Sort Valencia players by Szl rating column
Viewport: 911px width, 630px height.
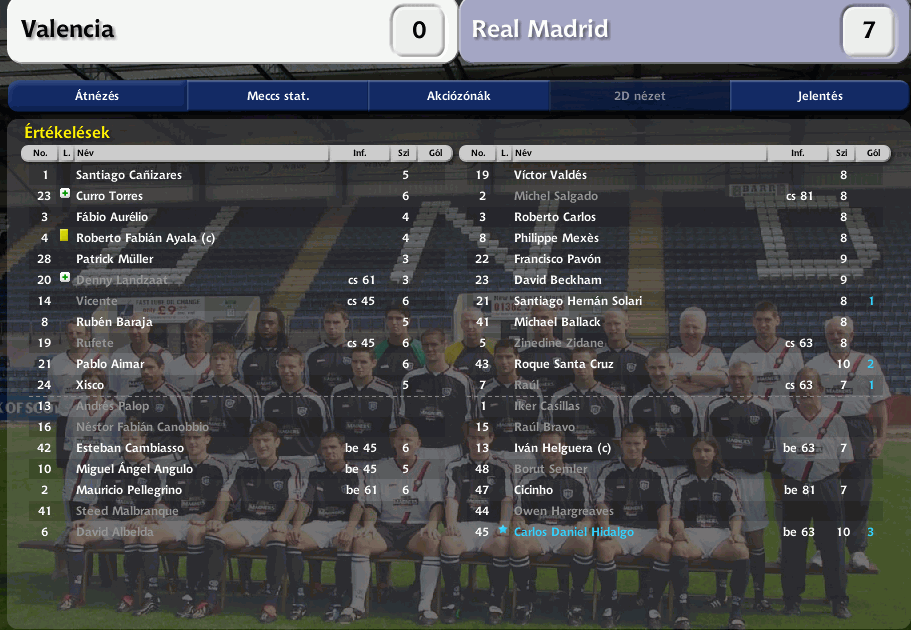coord(405,154)
